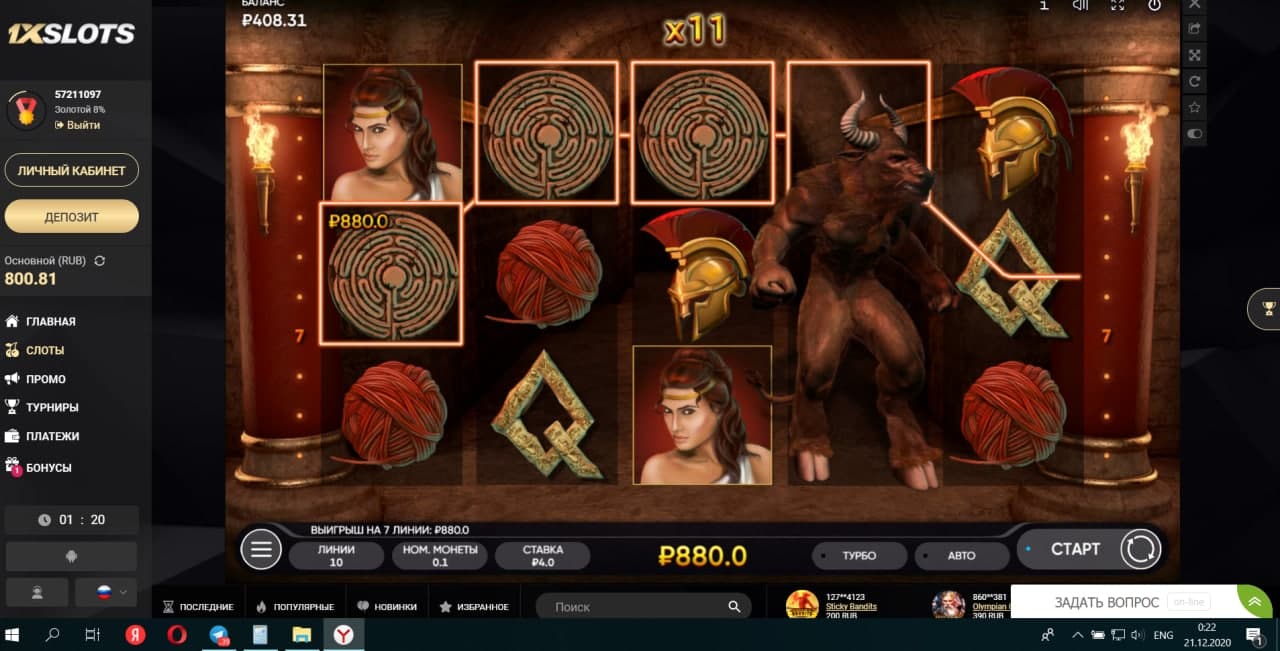Enable АВТО auto-spin mode

pyautogui.click(x=961, y=556)
